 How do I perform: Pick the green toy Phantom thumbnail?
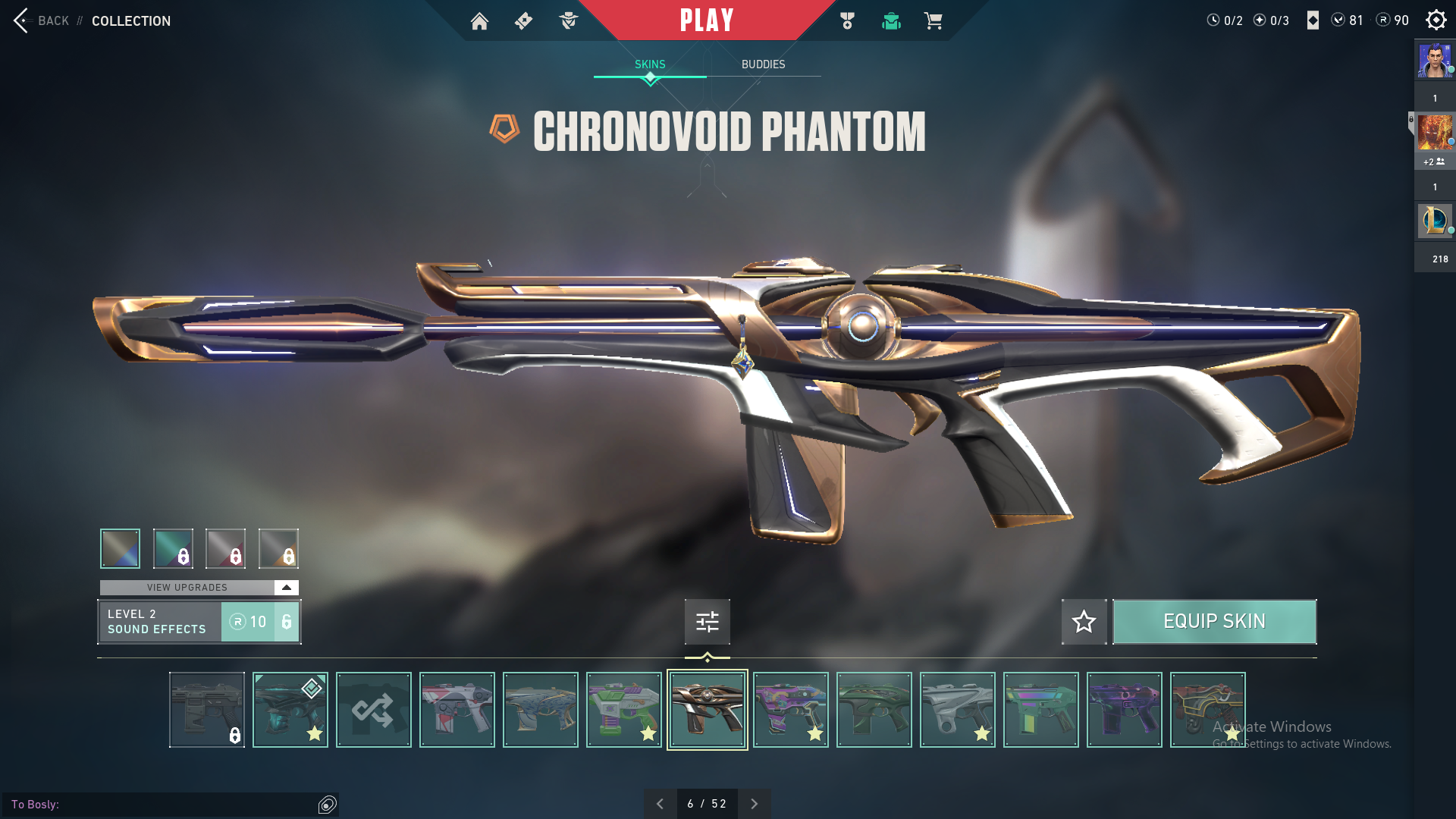623,710
